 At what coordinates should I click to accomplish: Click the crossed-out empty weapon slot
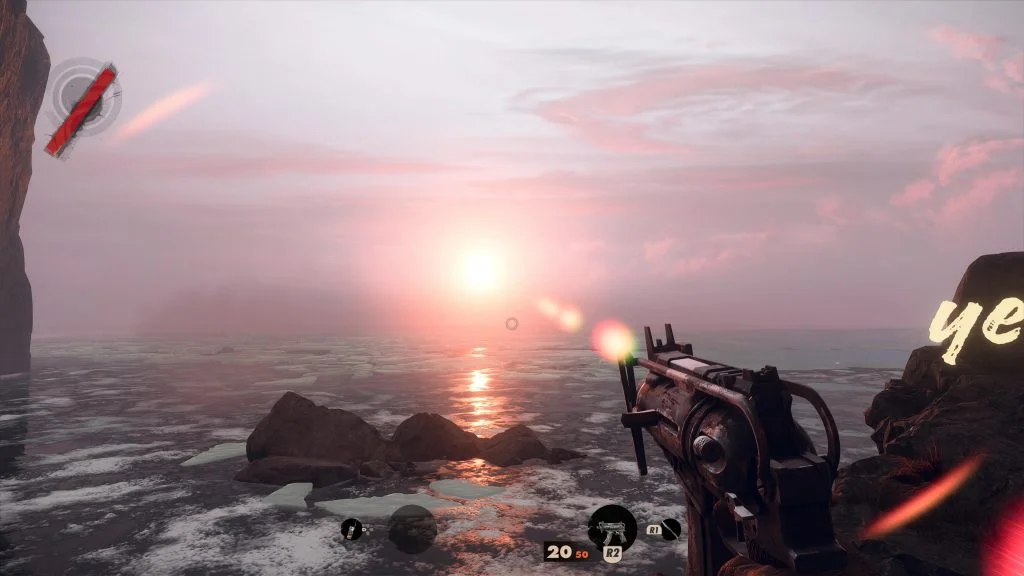[x=670, y=529]
